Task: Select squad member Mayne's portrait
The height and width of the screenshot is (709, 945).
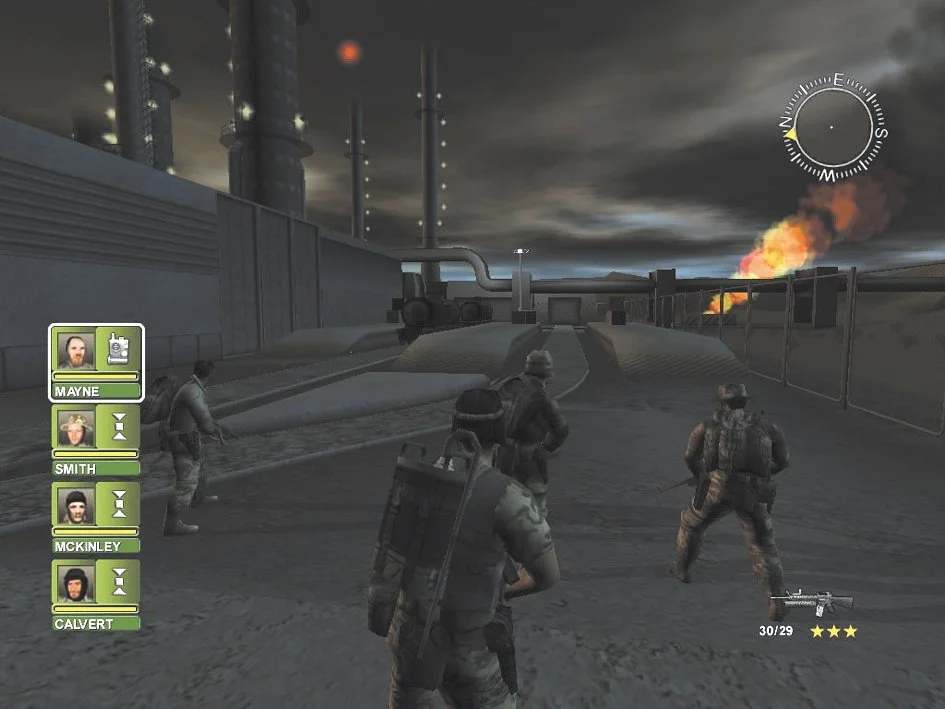Action: pos(76,349)
